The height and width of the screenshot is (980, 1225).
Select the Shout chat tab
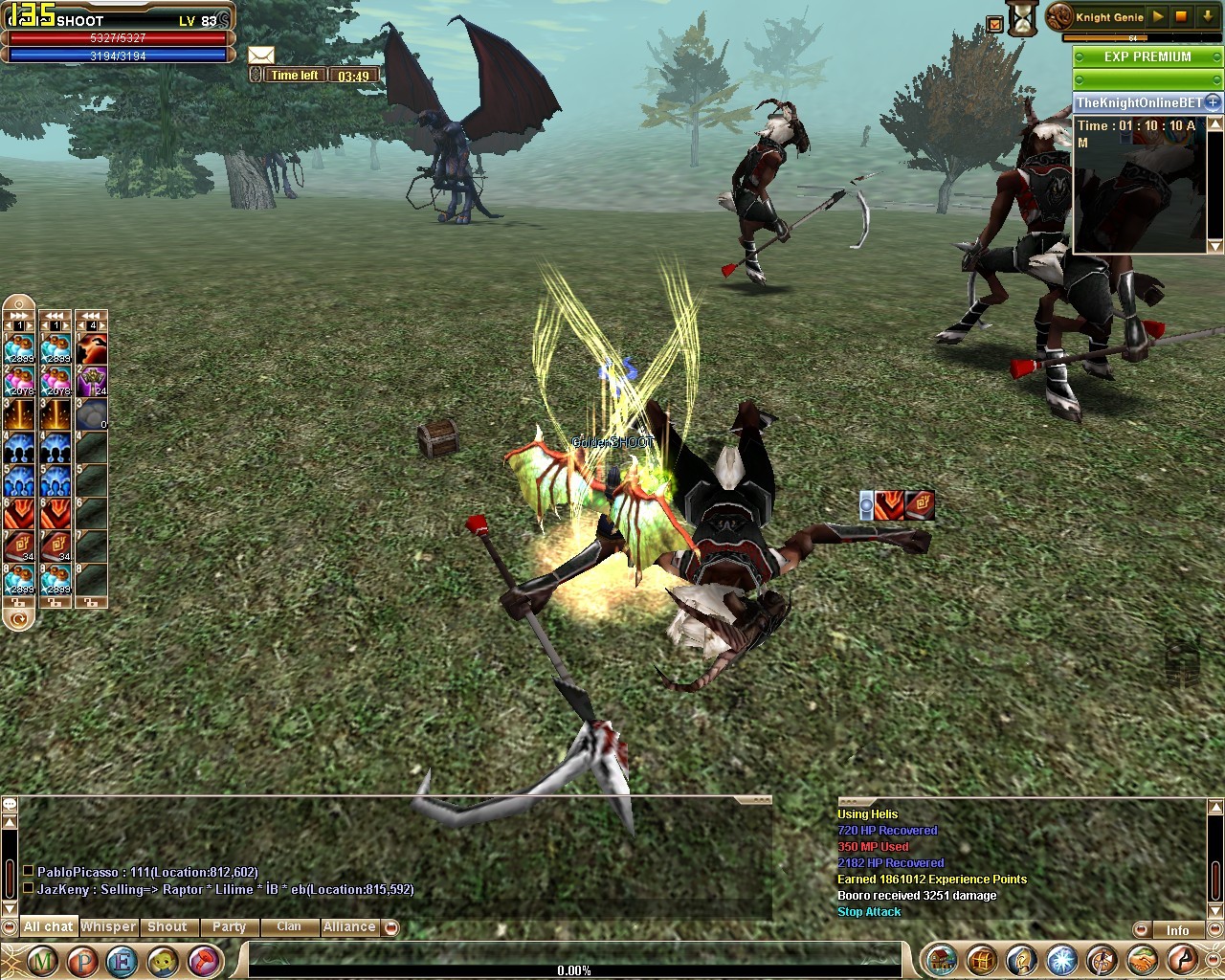coord(167,926)
